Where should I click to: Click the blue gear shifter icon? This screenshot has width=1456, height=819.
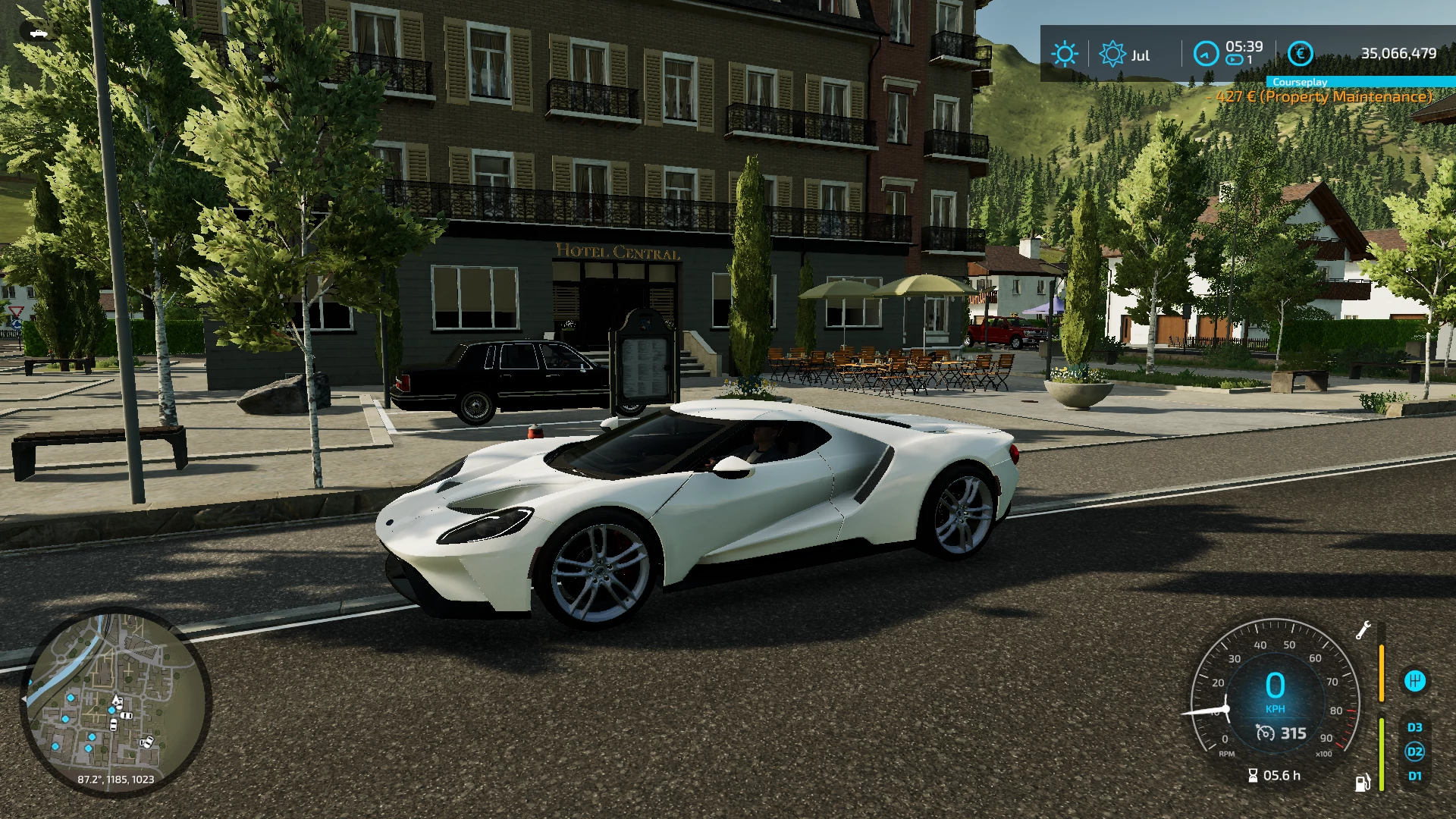tap(1414, 680)
